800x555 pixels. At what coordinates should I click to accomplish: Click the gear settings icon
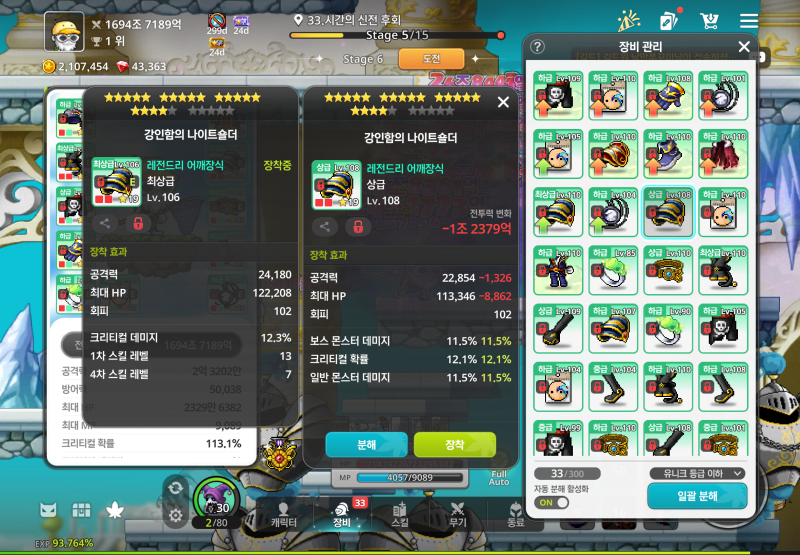tap(175, 515)
